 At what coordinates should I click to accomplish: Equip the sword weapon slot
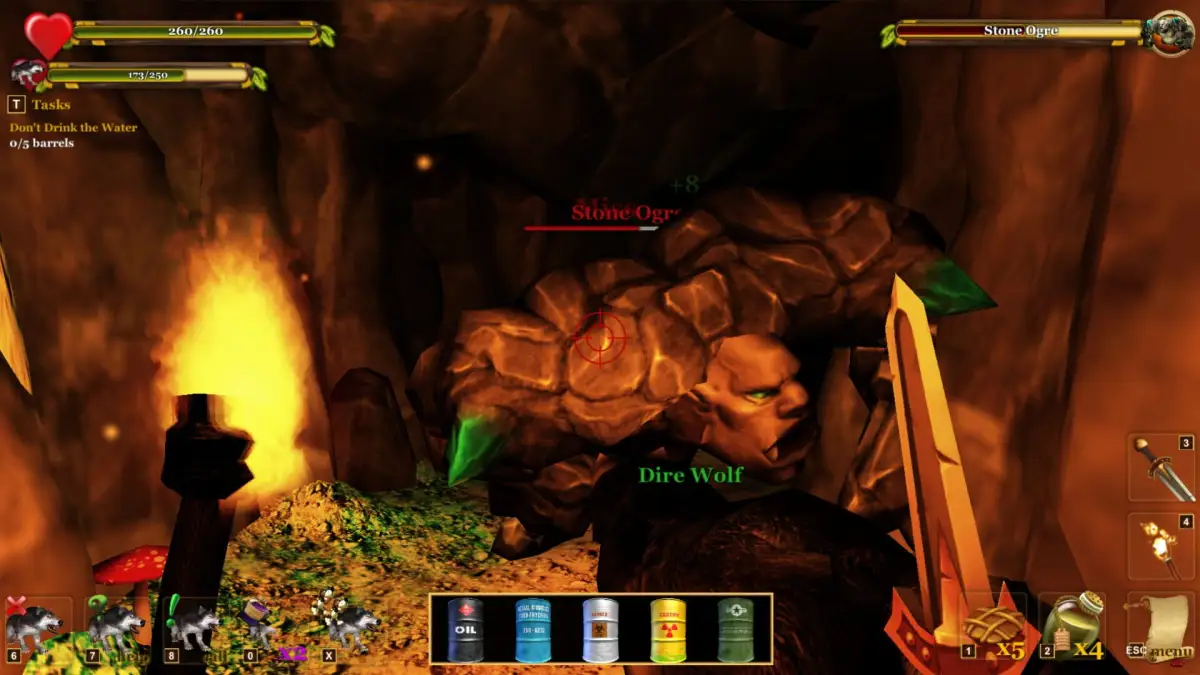pyautogui.click(x=1161, y=468)
